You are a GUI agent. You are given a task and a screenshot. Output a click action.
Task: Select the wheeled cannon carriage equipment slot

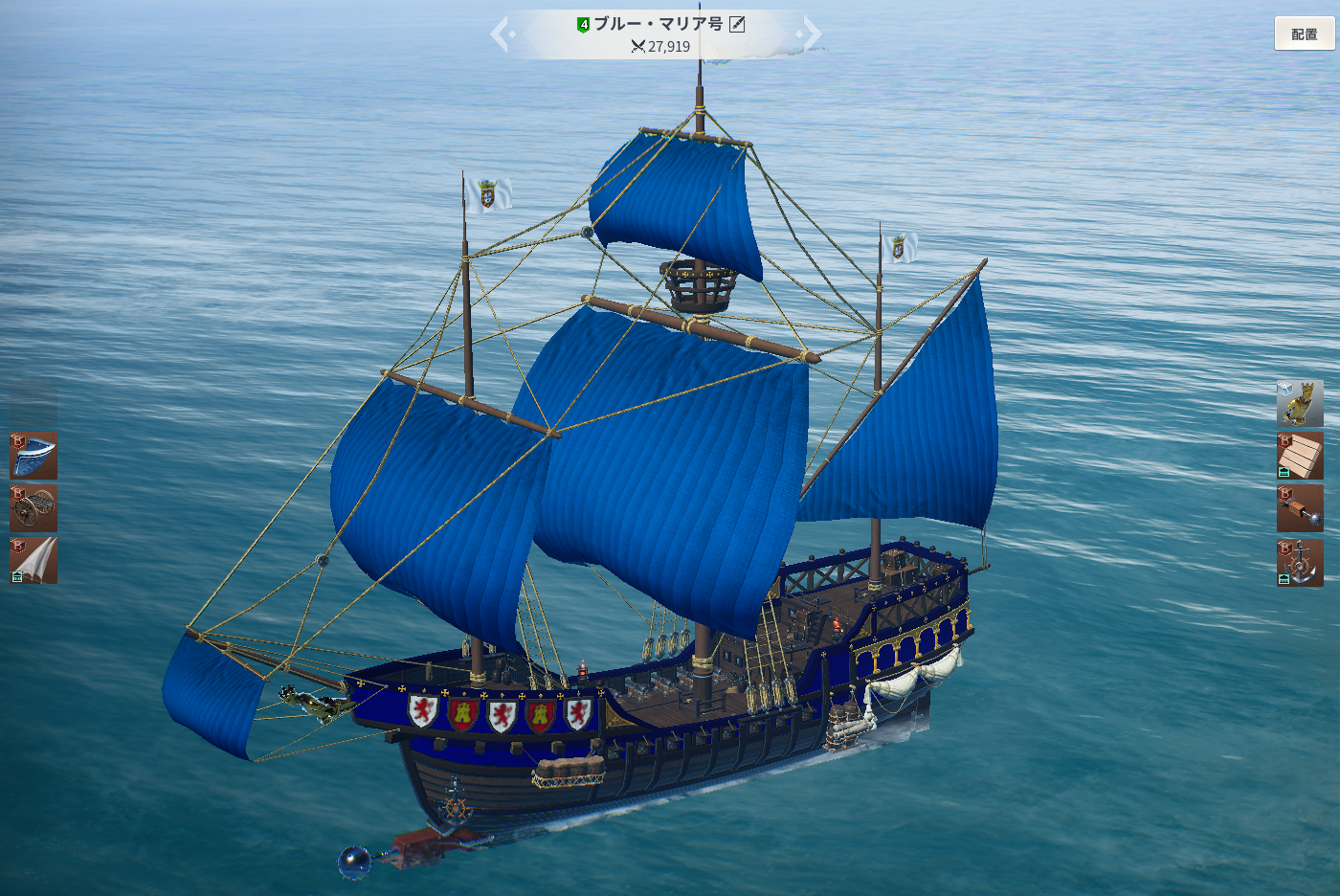pyautogui.click(x=33, y=508)
